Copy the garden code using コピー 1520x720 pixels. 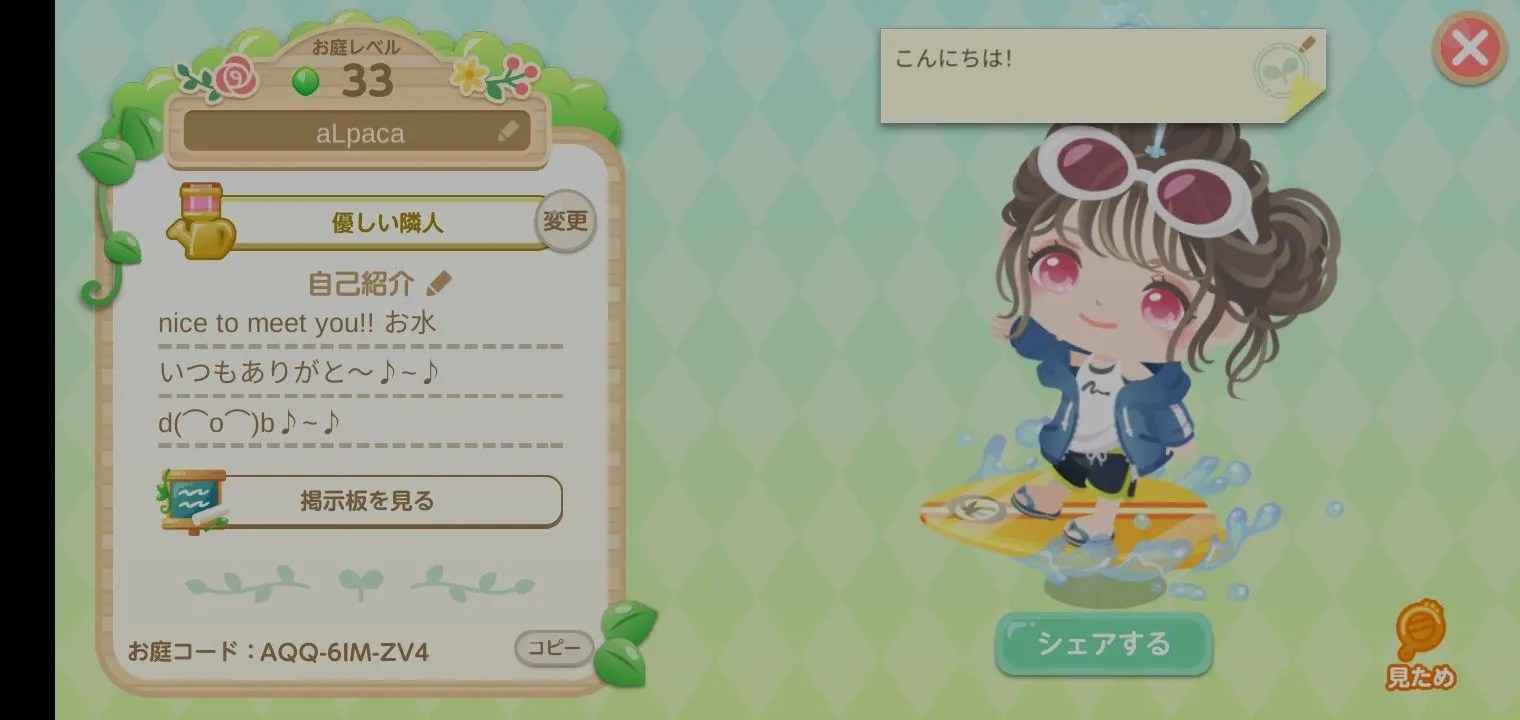tap(553, 648)
